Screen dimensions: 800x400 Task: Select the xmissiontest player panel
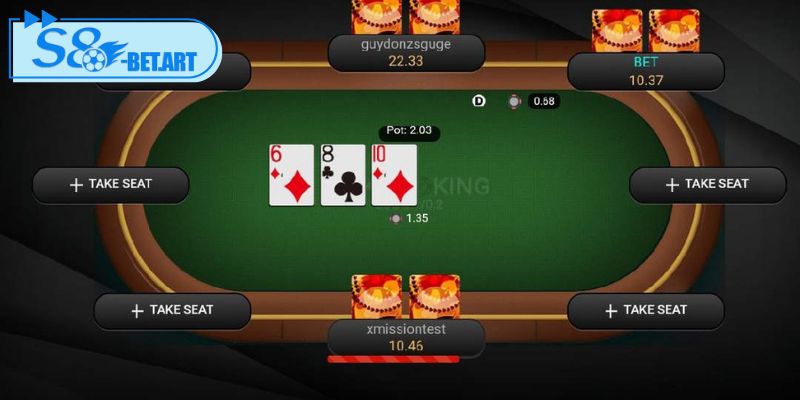tap(405, 338)
